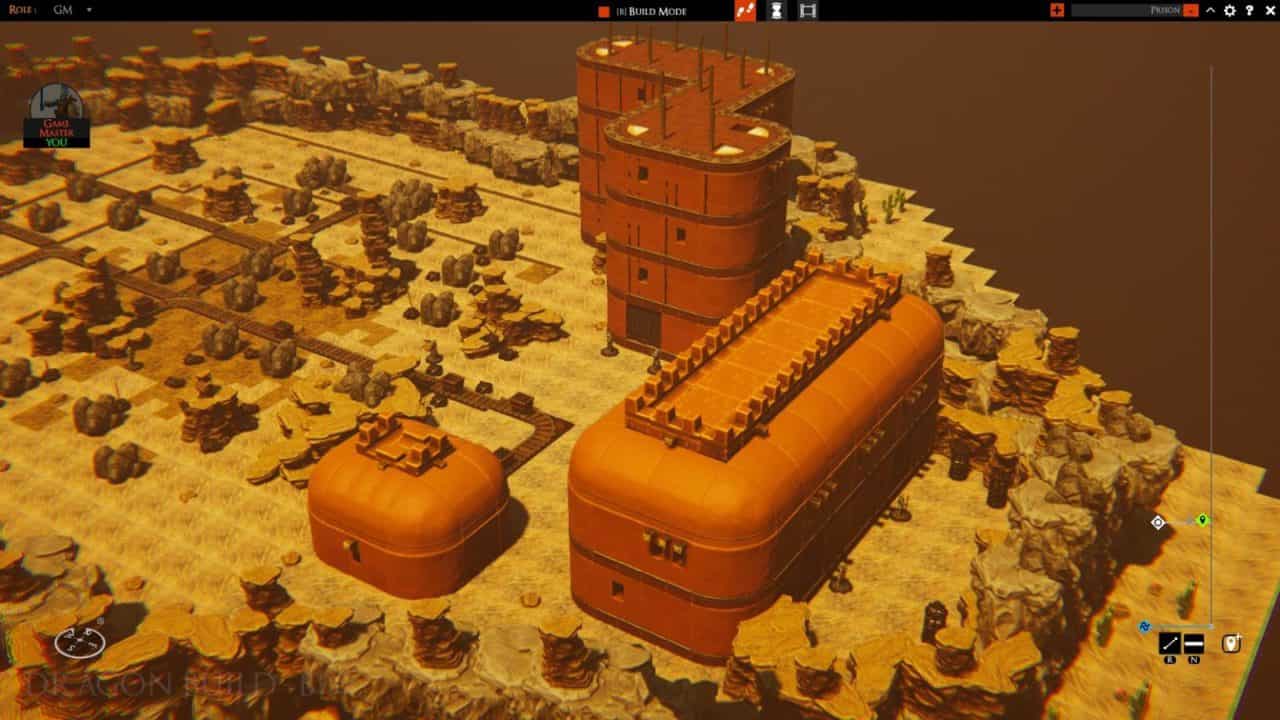Collapse the top bar with the chevron
The image size is (1280, 720).
pyautogui.click(x=1210, y=11)
